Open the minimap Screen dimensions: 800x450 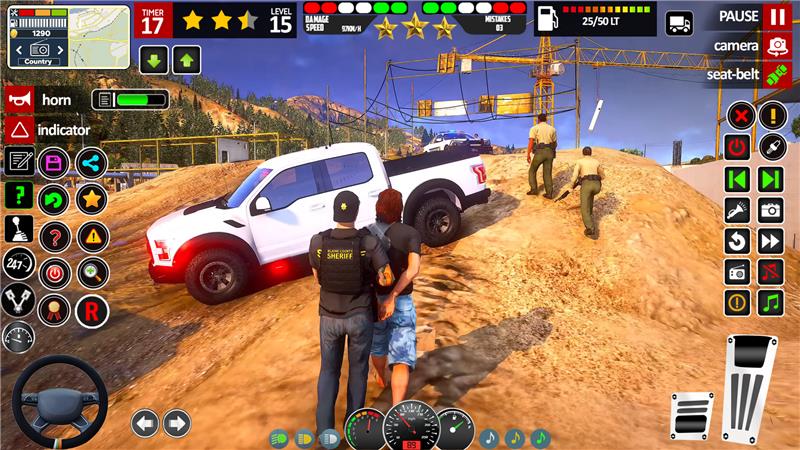[68, 36]
